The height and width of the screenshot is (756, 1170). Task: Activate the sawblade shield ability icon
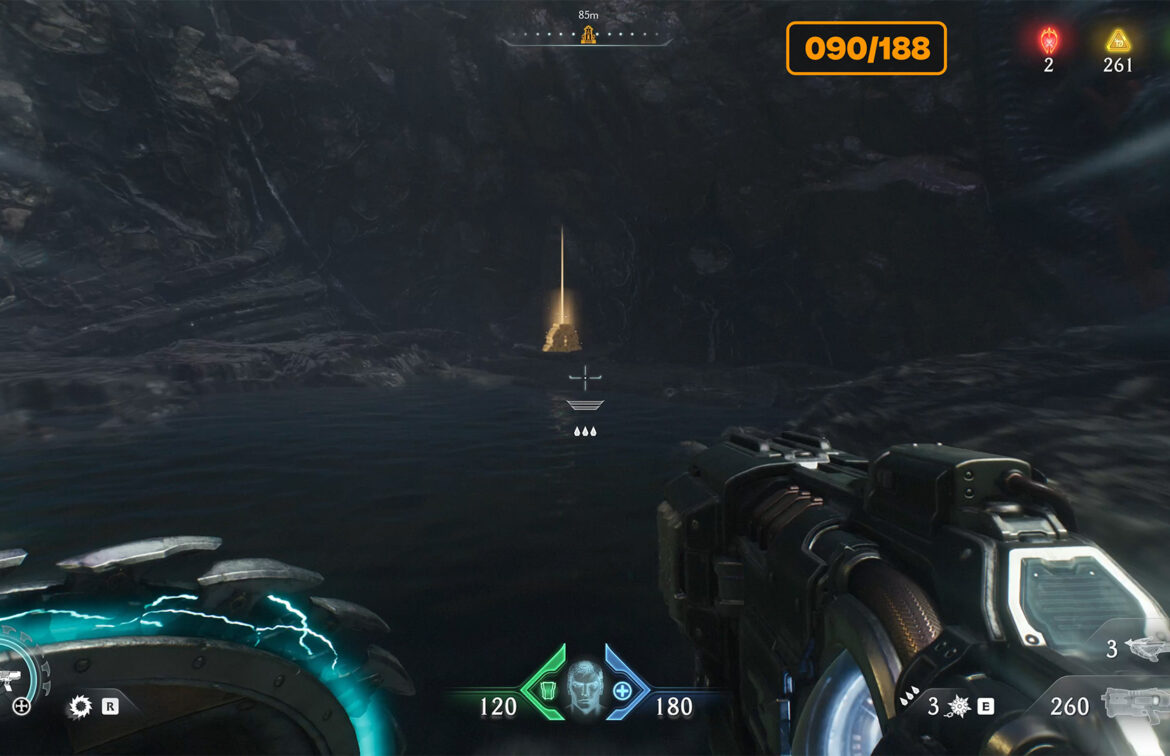[x=79, y=707]
